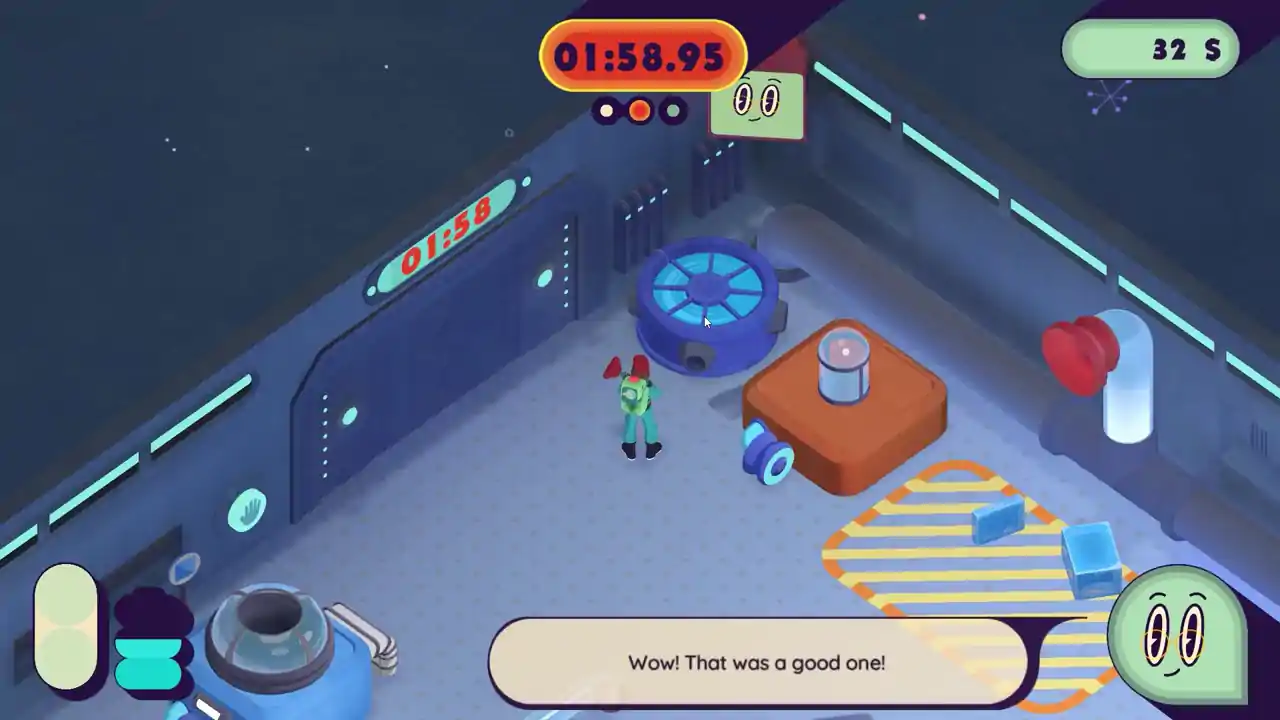Select the green robot portrait beside the dialogue
The image size is (1280, 720).
(x=1176, y=634)
